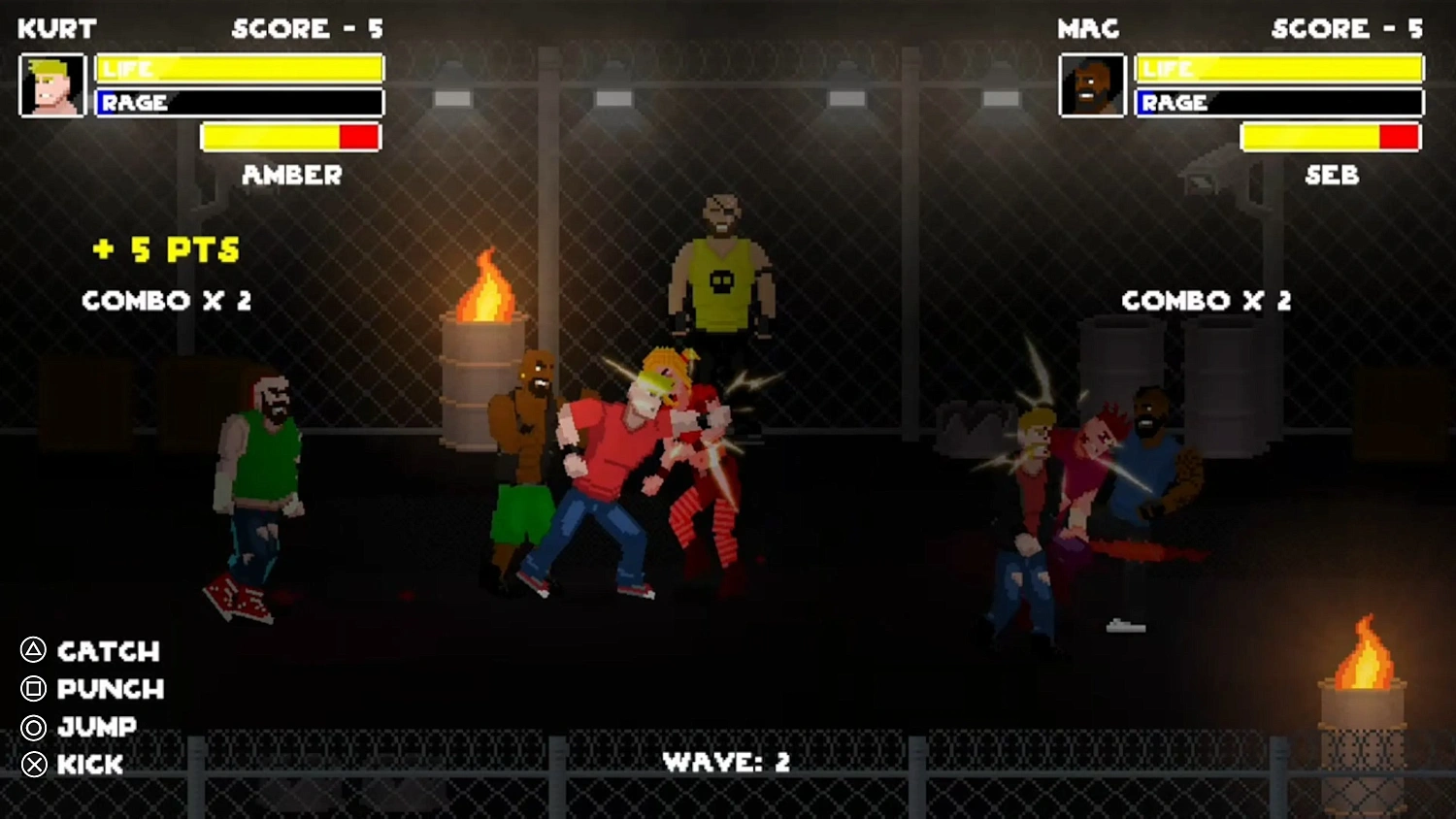Click Mac's character portrait

click(1091, 85)
